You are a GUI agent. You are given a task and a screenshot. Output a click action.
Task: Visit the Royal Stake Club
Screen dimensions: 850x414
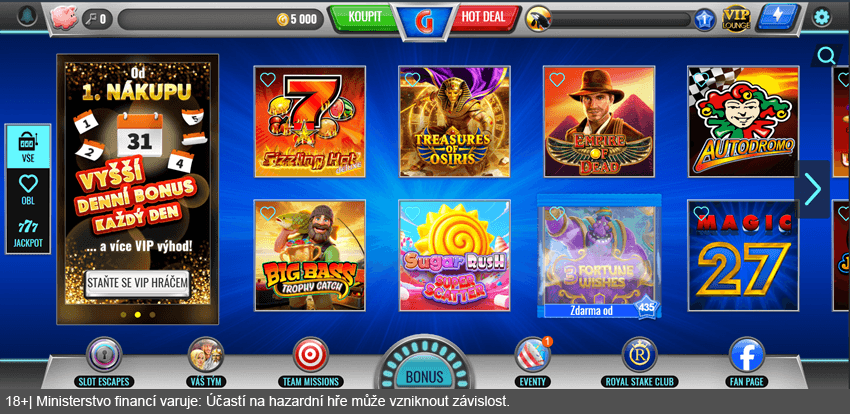click(x=640, y=360)
